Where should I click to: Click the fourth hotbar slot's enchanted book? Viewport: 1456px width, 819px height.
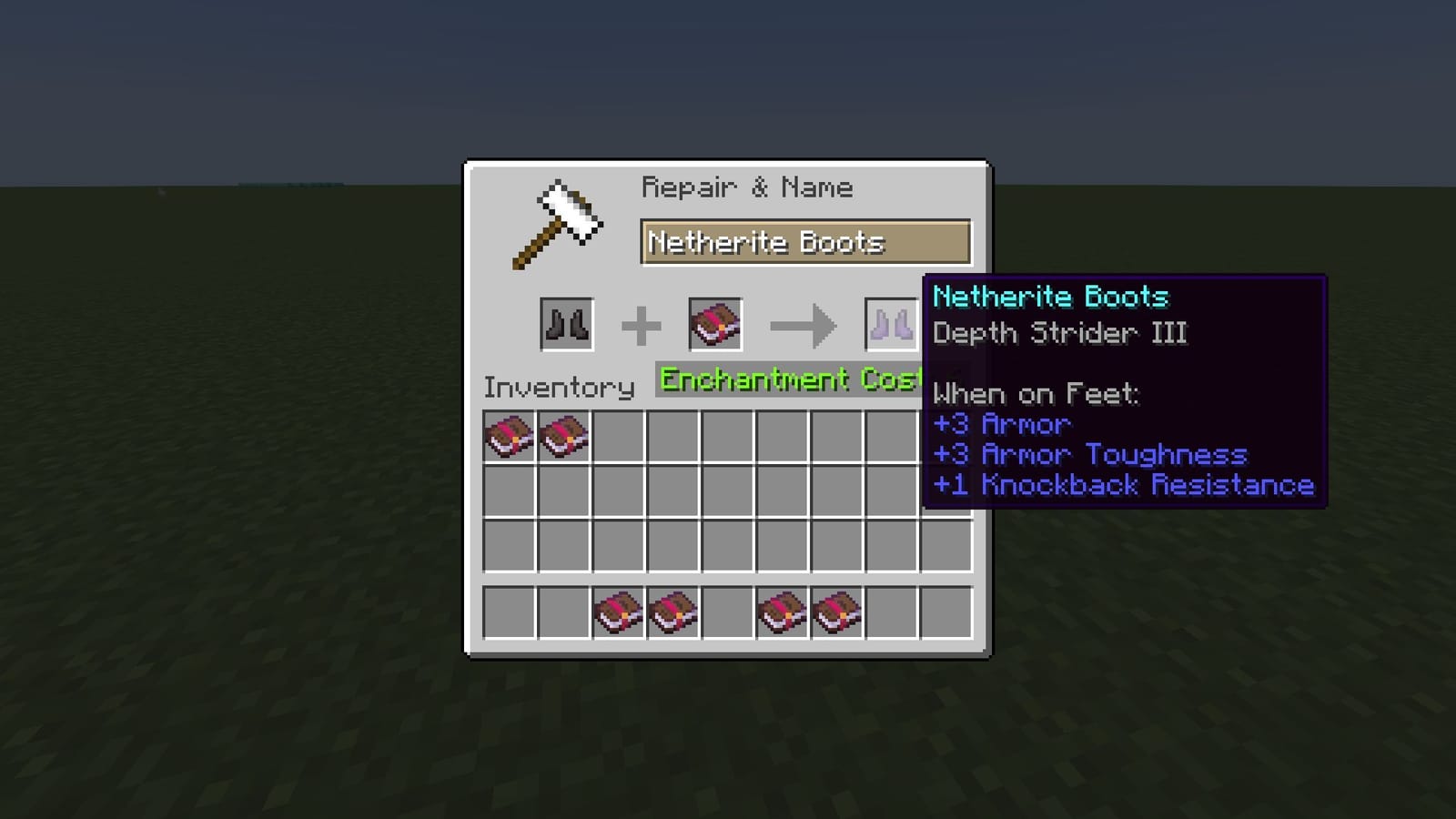coord(673,611)
